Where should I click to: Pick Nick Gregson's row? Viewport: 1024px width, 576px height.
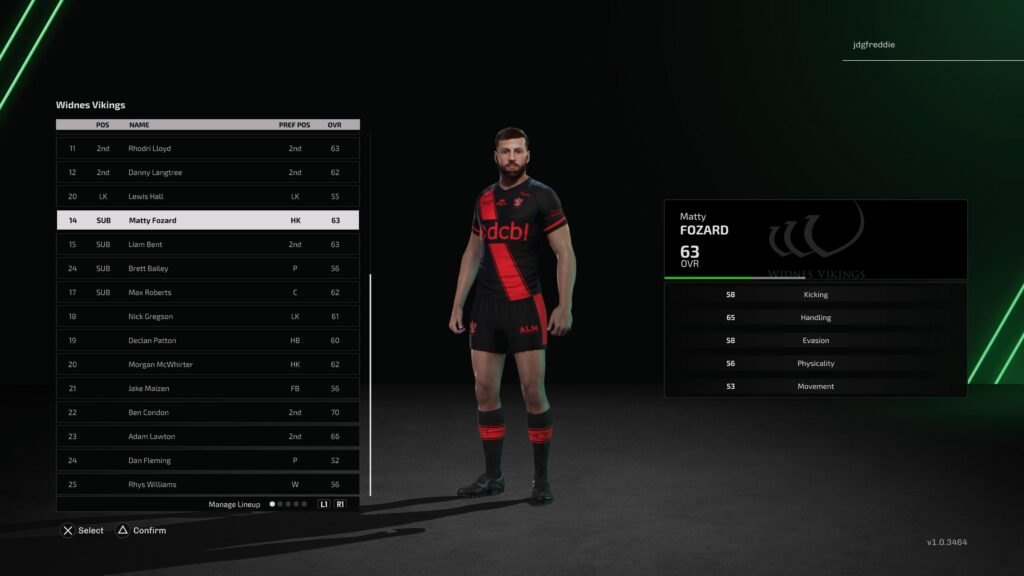pyautogui.click(x=207, y=316)
